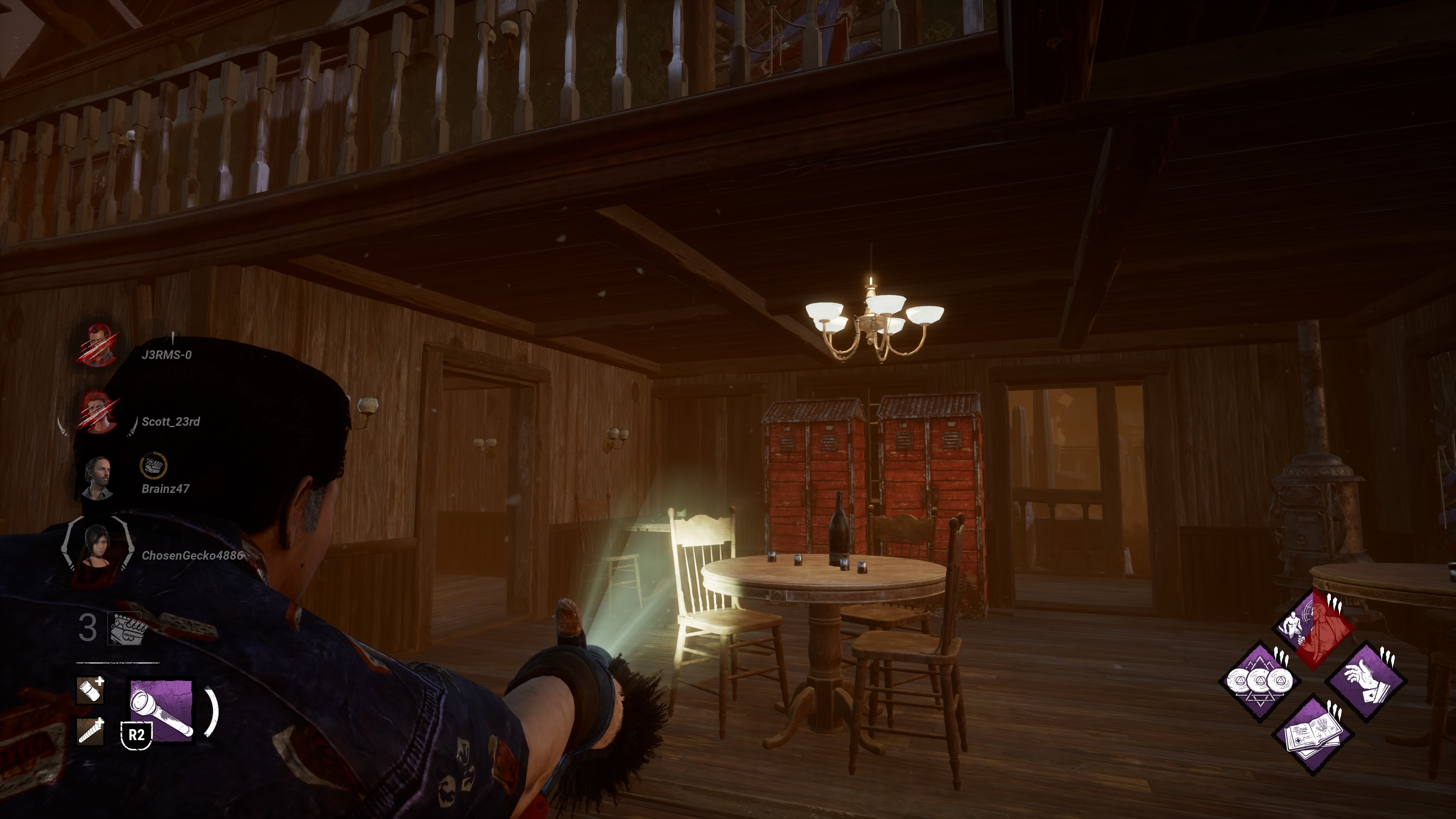Use the purple flashlight item
The image size is (1456, 819).
point(161,711)
